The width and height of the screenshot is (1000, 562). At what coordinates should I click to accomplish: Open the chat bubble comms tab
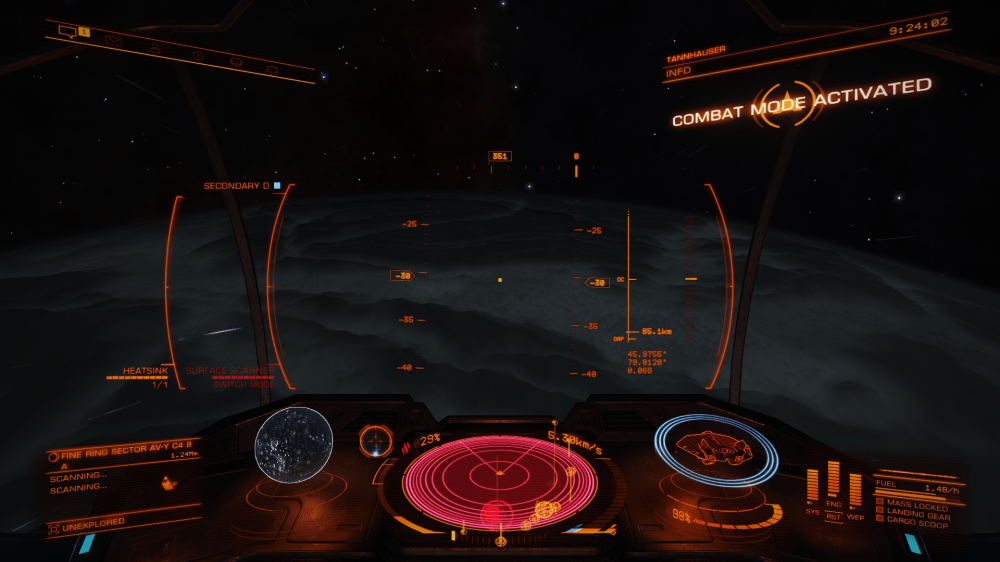pyautogui.click(x=67, y=32)
